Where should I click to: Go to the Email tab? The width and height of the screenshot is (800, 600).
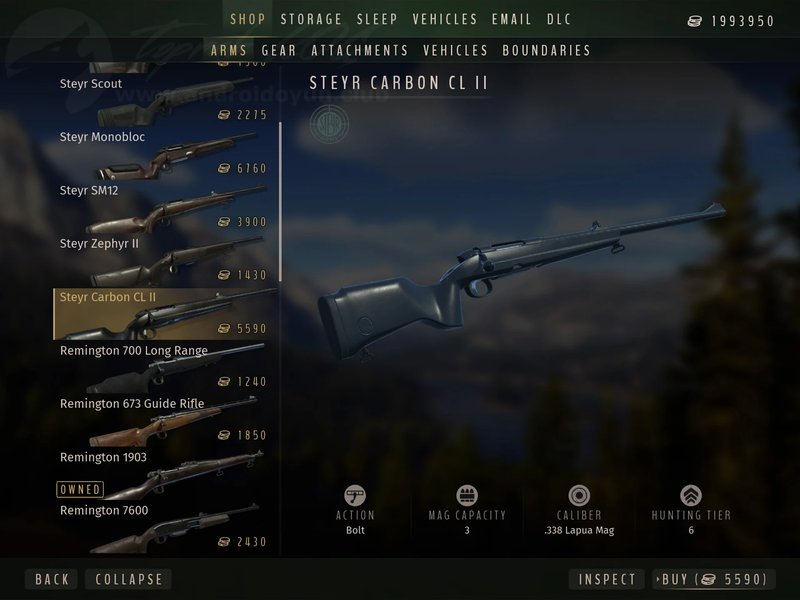click(511, 20)
